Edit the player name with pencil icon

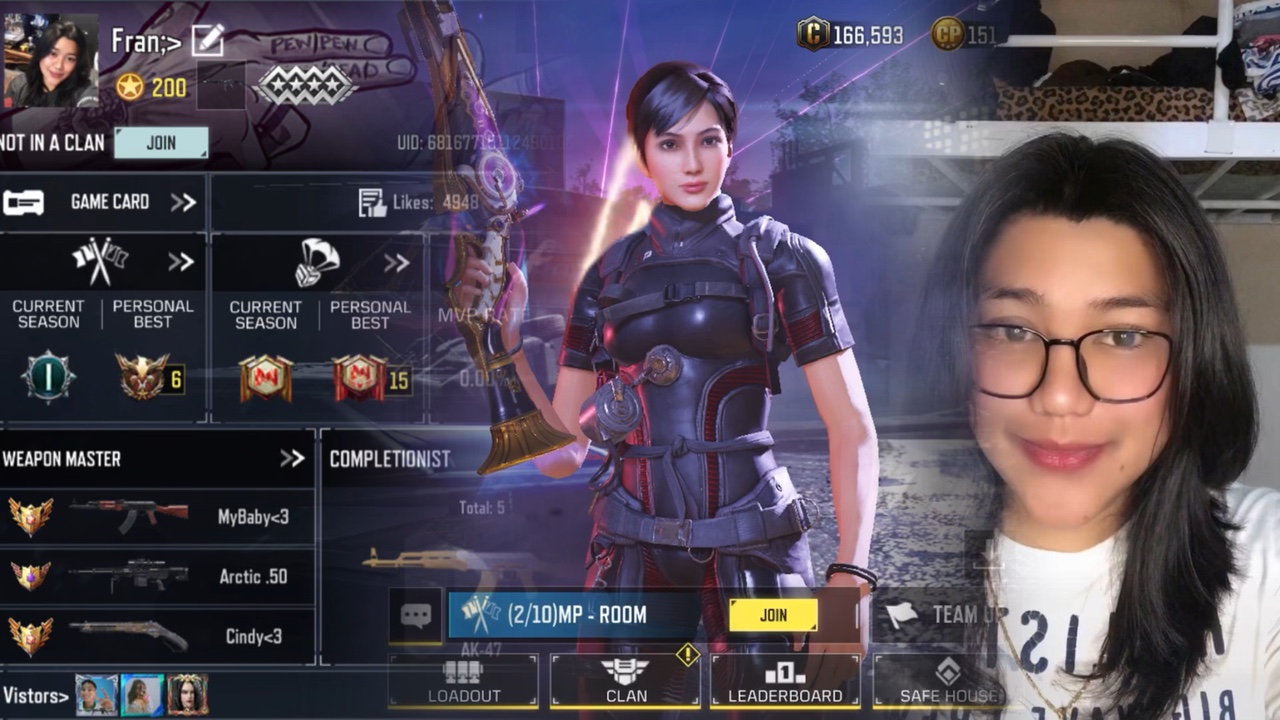(207, 40)
